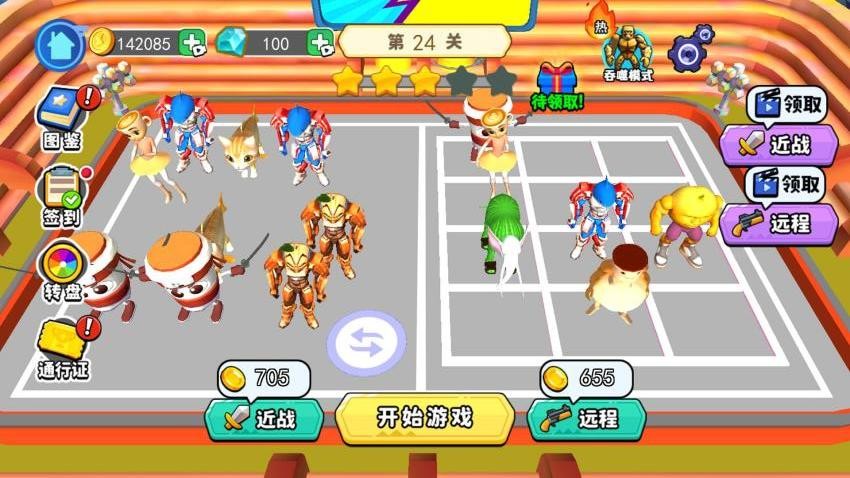Viewport: 850px width, 478px height.
Task: Open the purple gear settings
Action: (x=690, y=48)
